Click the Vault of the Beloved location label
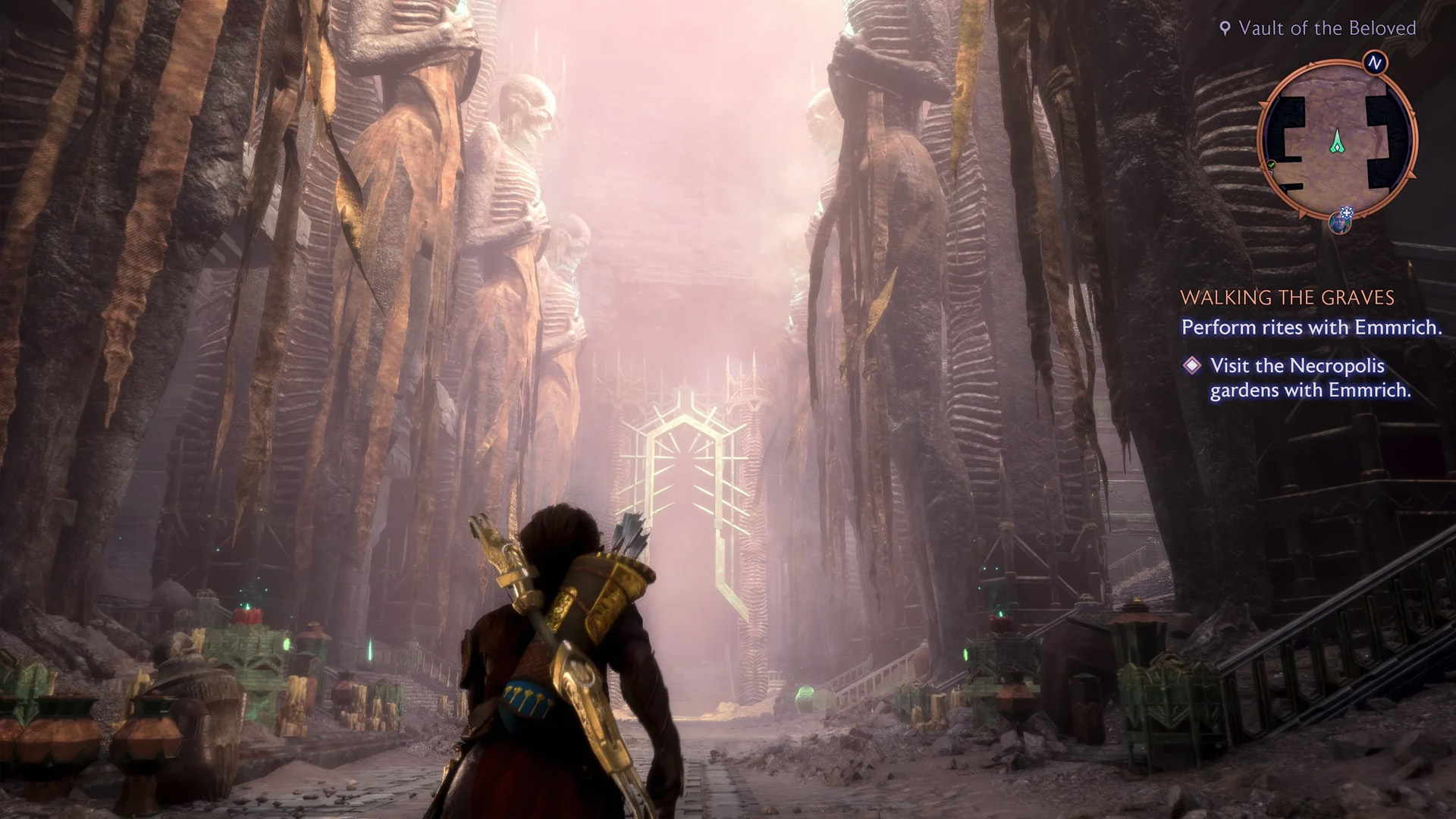Viewport: 1456px width, 819px height. [x=1318, y=29]
